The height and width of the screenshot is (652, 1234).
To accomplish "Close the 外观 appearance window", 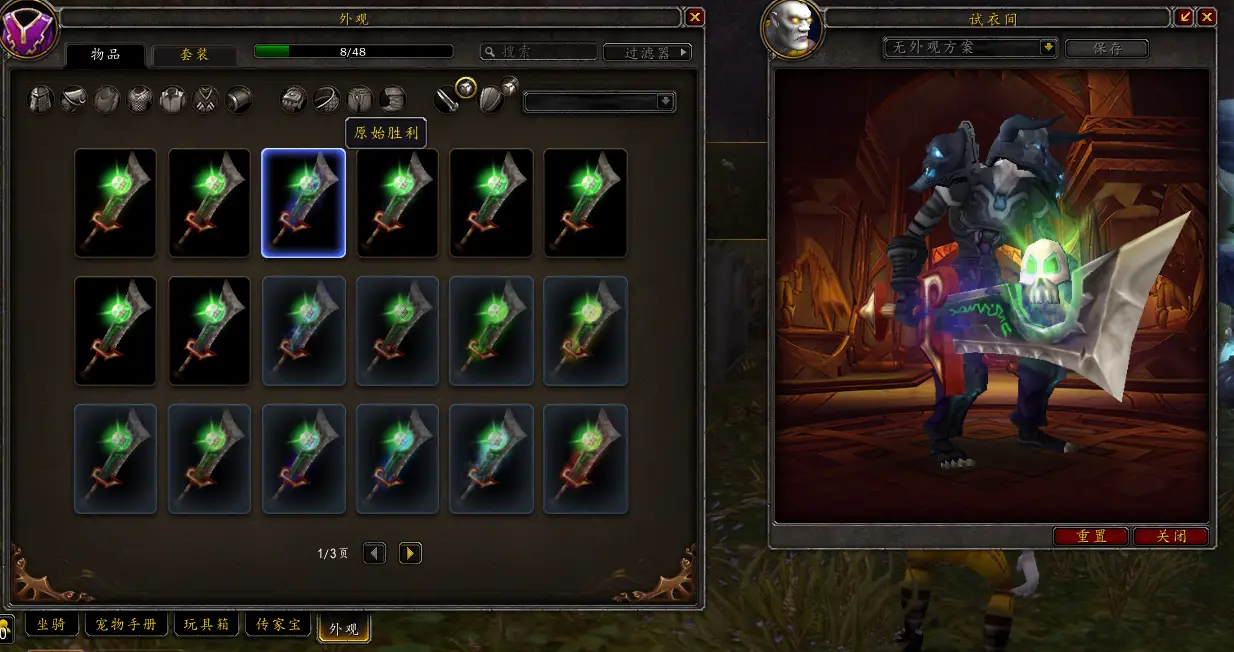I will click(695, 17).
